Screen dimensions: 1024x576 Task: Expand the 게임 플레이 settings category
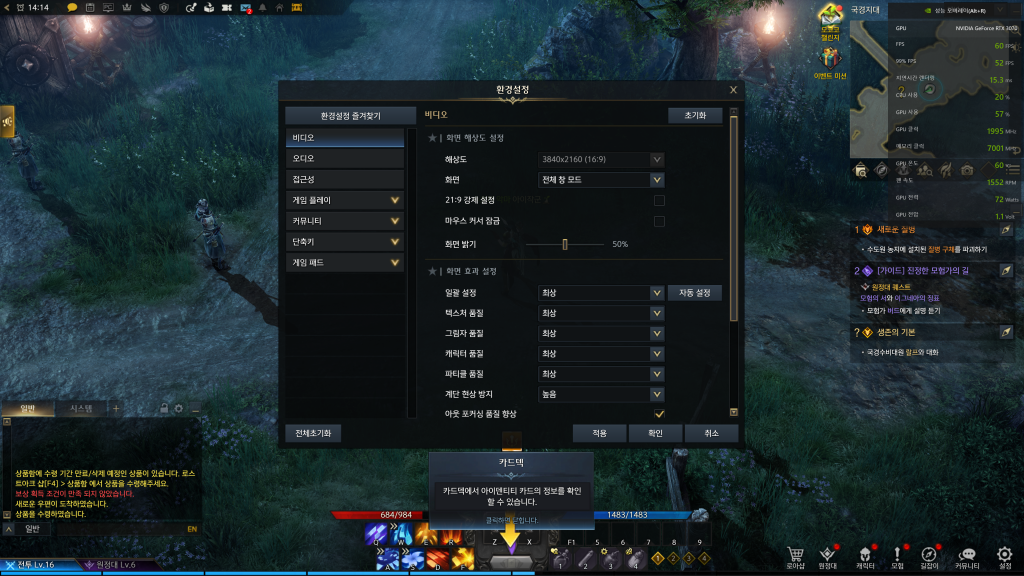[344, 200]
